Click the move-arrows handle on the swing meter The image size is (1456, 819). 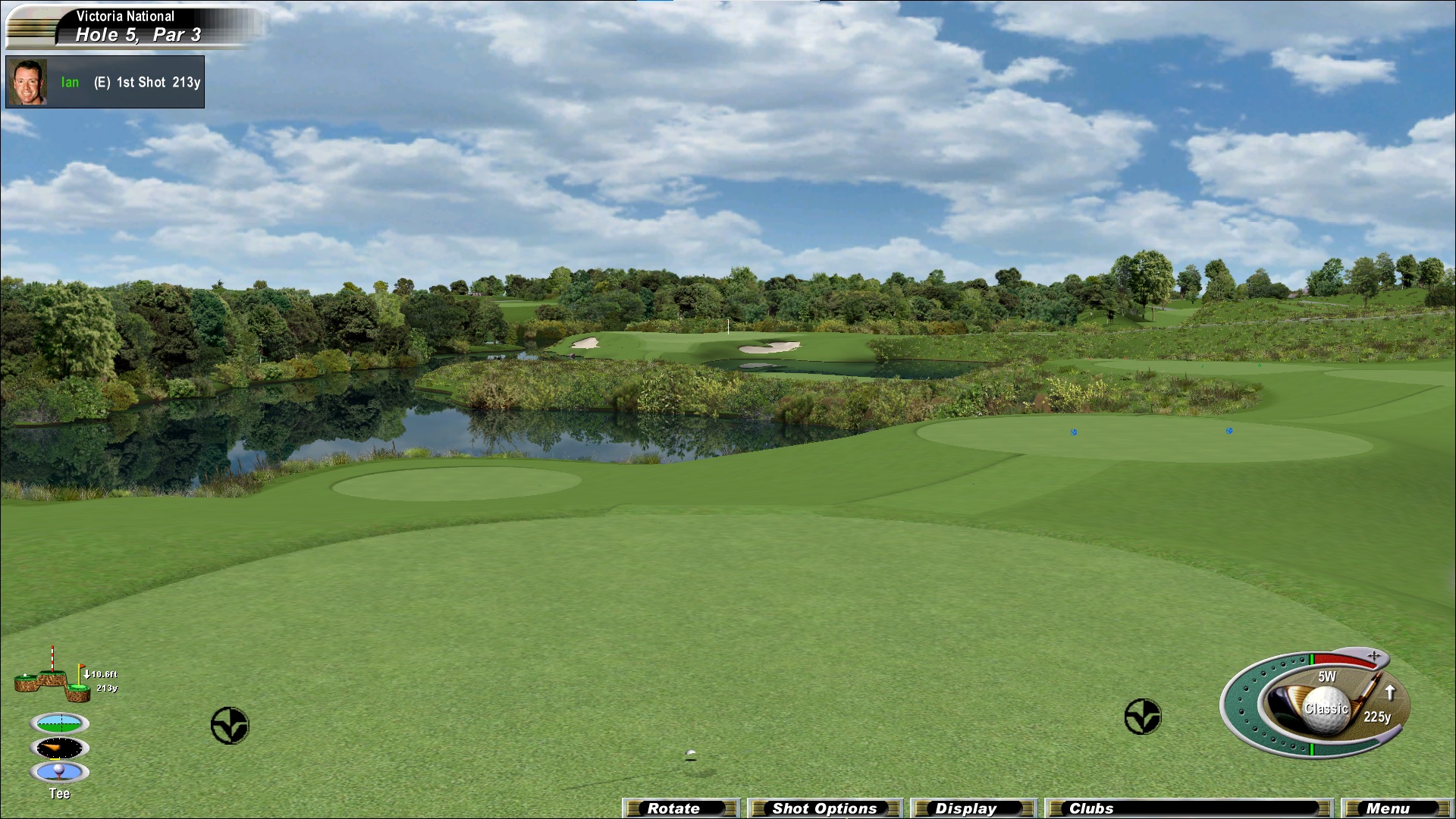(x=1374, y=655)
